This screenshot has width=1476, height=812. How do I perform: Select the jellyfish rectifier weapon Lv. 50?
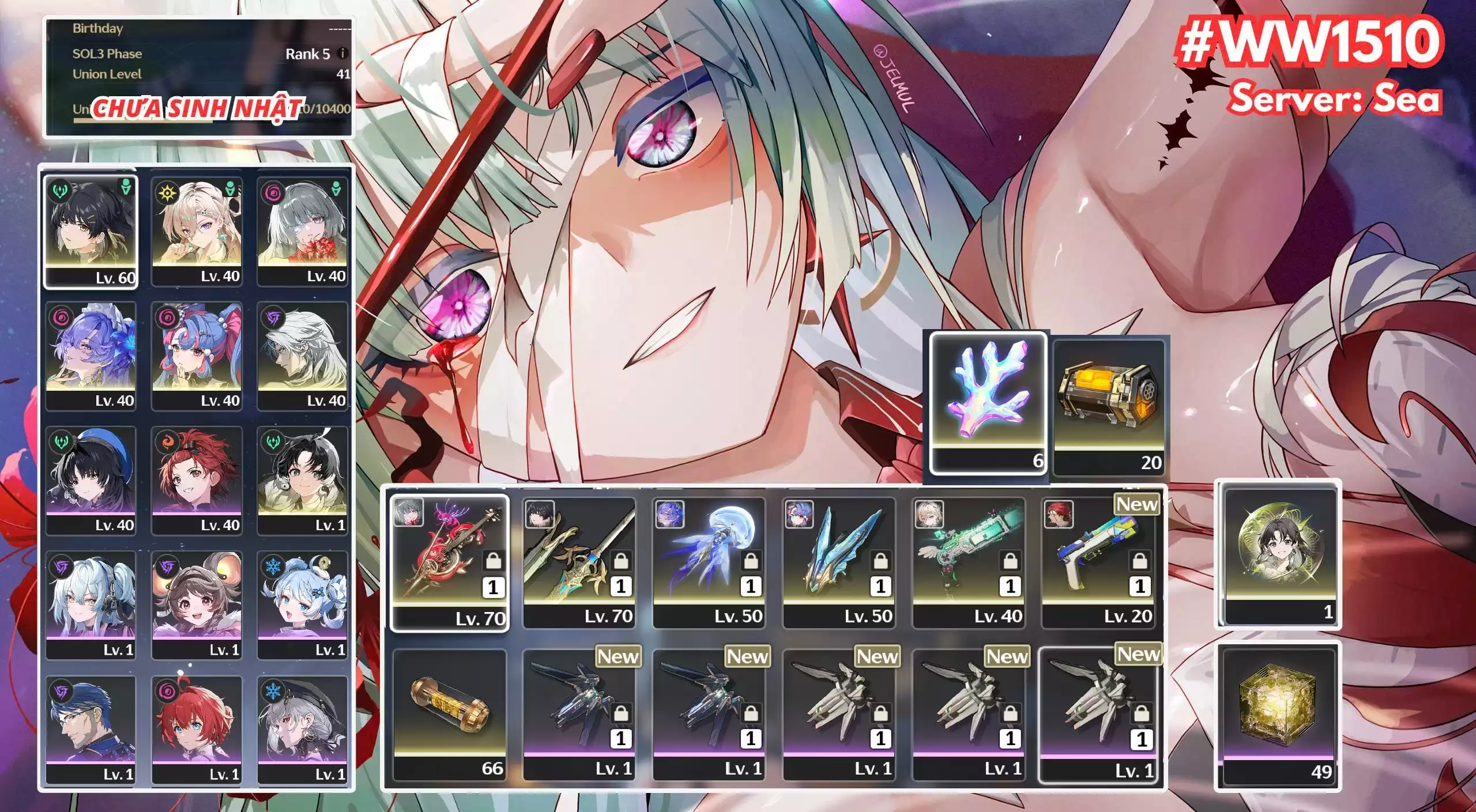(709, 562)
